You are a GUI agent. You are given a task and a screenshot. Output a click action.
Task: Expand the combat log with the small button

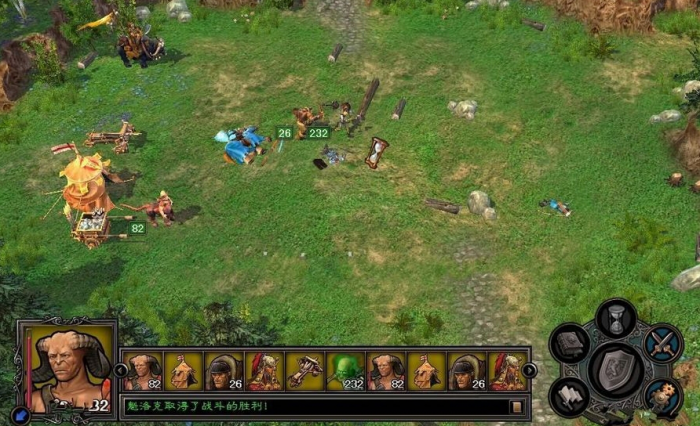pos(517,407)
